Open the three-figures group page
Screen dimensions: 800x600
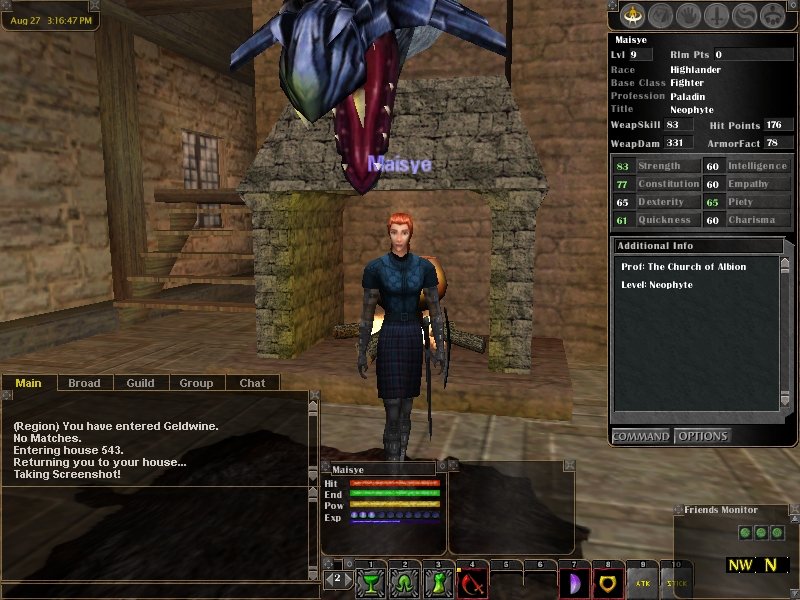point(772,16)
